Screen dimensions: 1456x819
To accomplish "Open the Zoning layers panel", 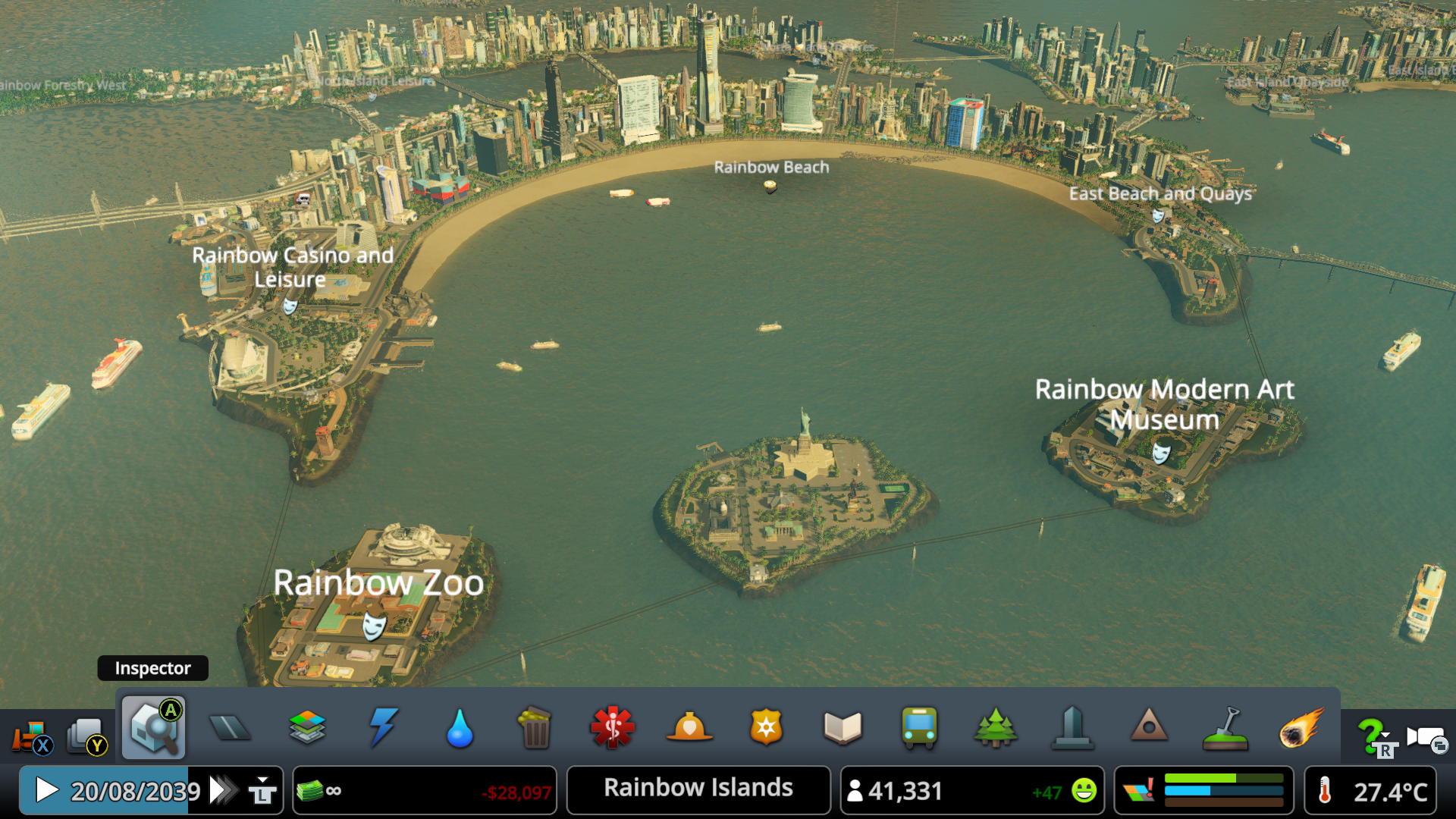I will 306,726.
